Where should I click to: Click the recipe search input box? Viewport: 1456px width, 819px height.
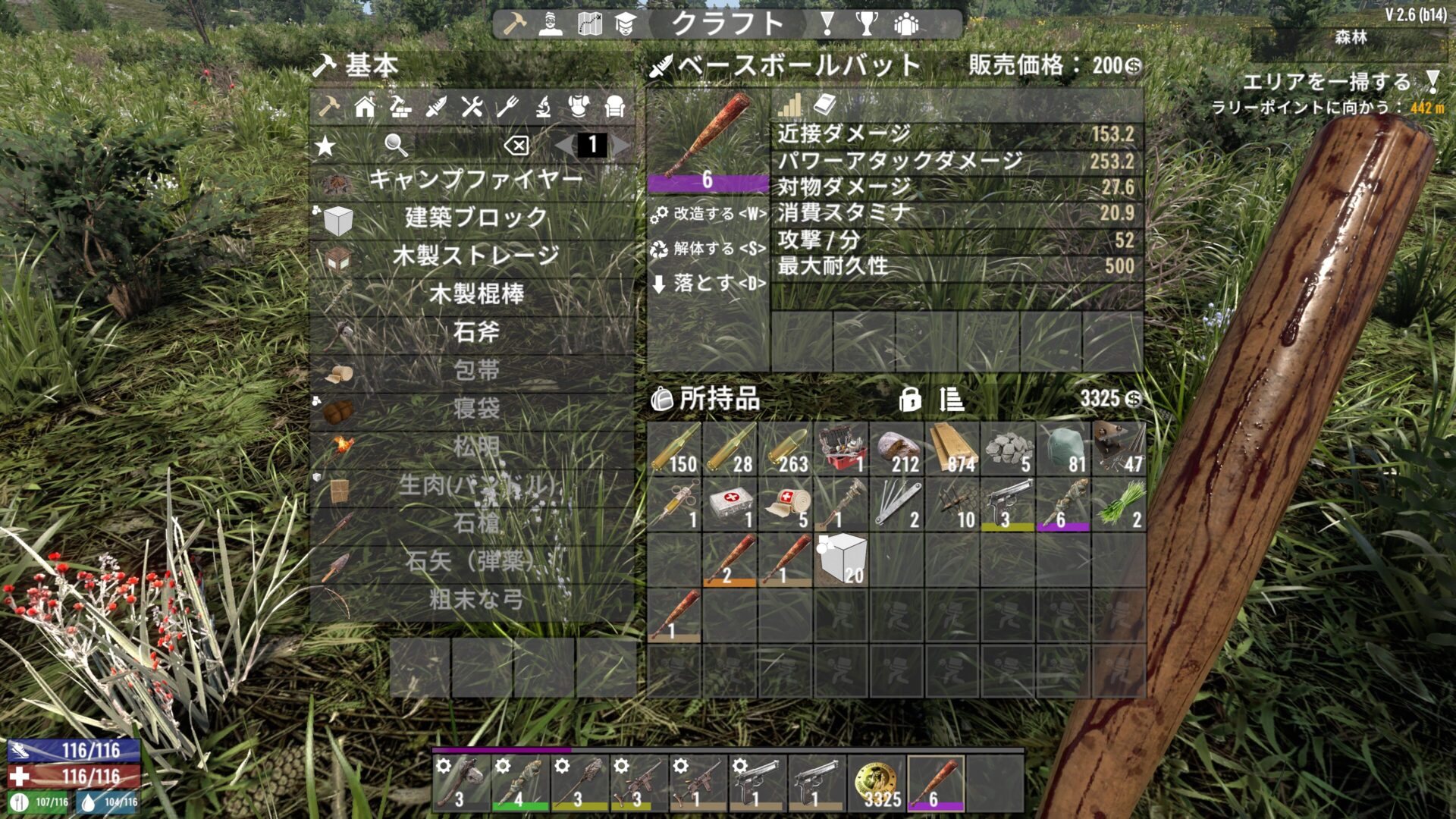tap(455, 146)
